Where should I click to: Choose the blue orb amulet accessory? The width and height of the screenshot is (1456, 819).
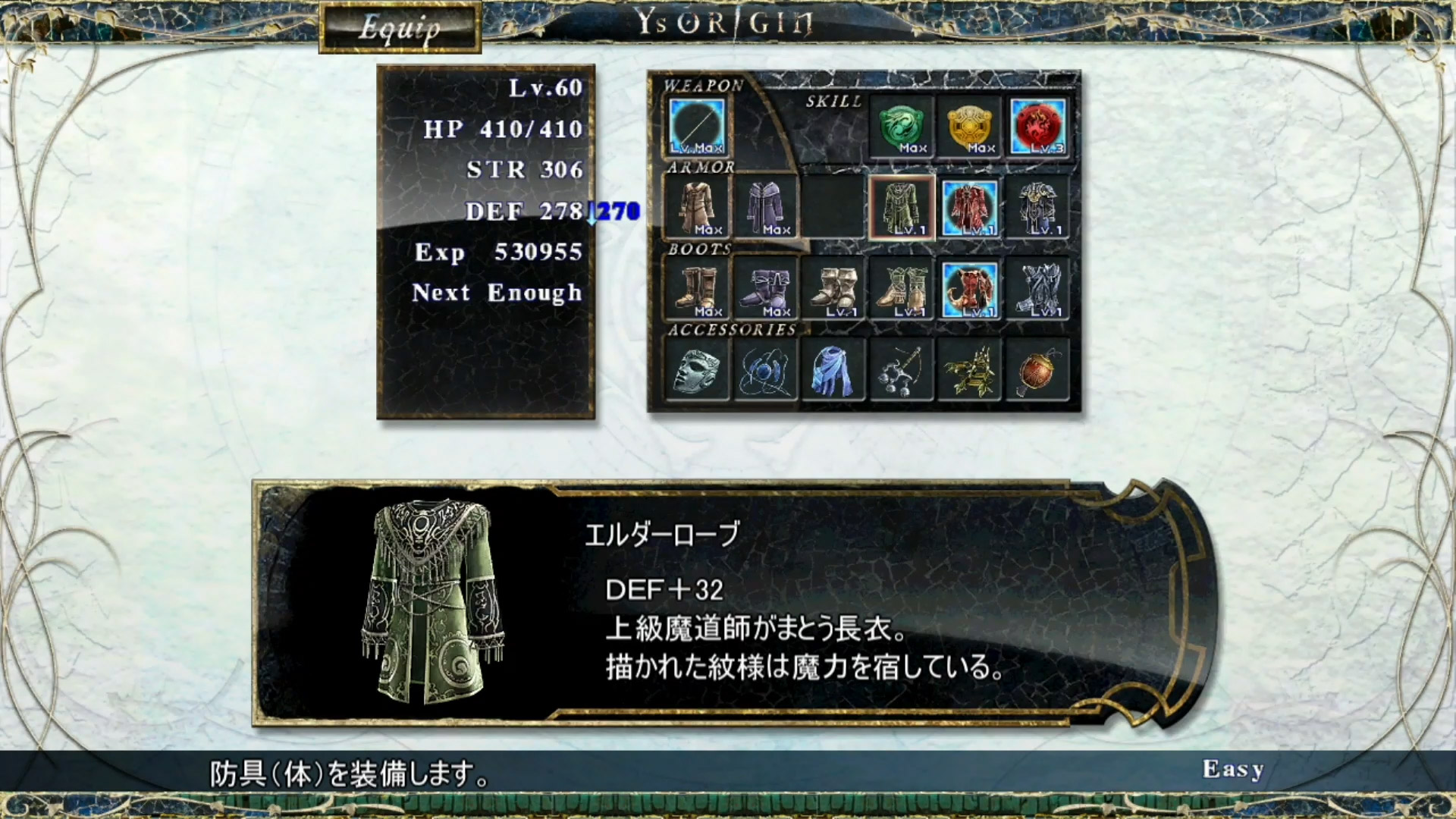tap(765, 370)
